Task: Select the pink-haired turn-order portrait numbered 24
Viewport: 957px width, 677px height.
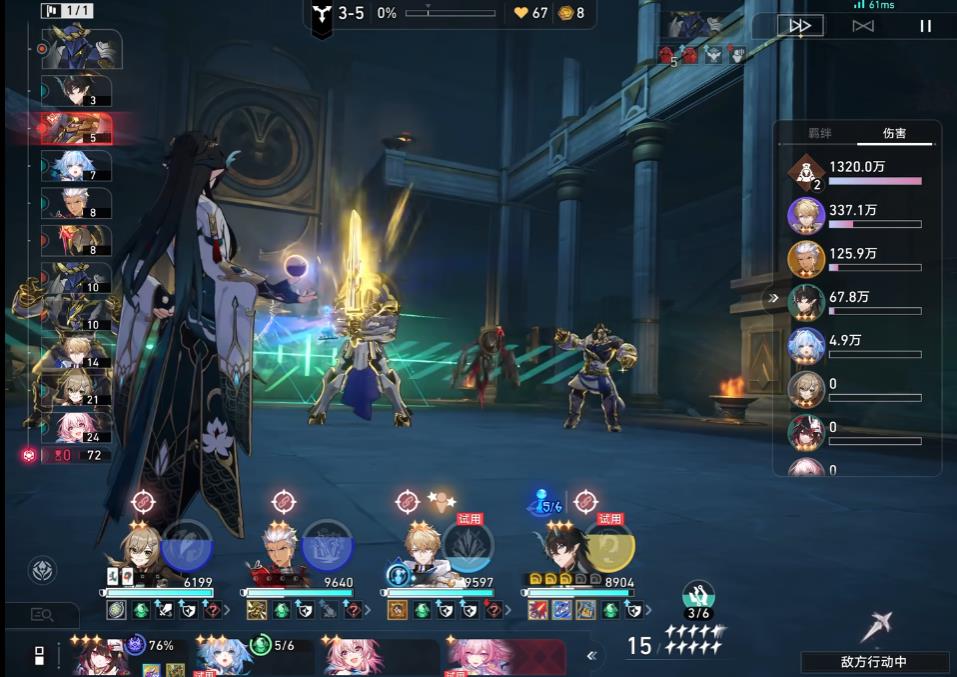Action: pos(77,426)
